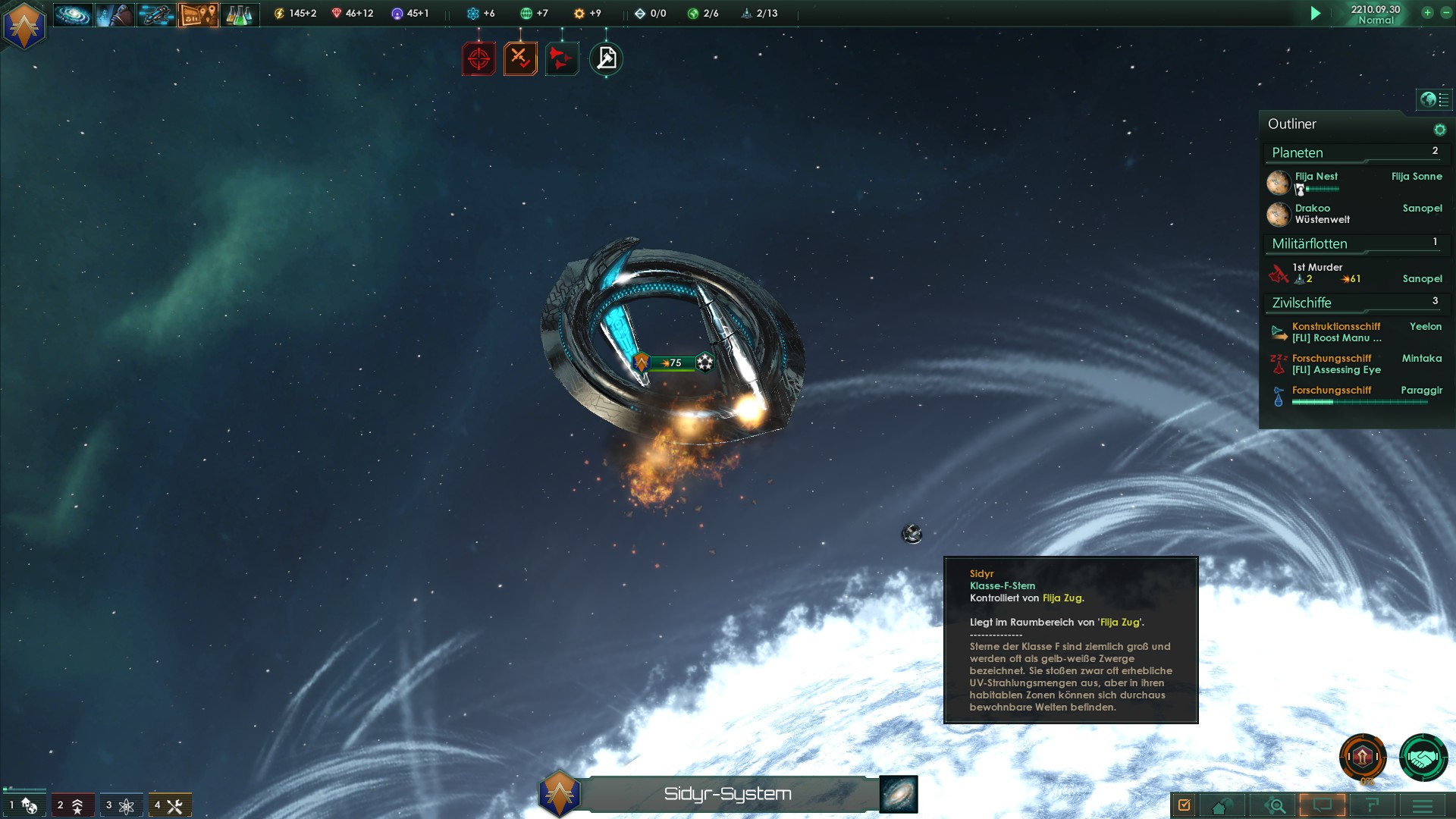Select control group 3 with the atom icon
Screen dimensions: 1456x819
click(x=121, y=805)
